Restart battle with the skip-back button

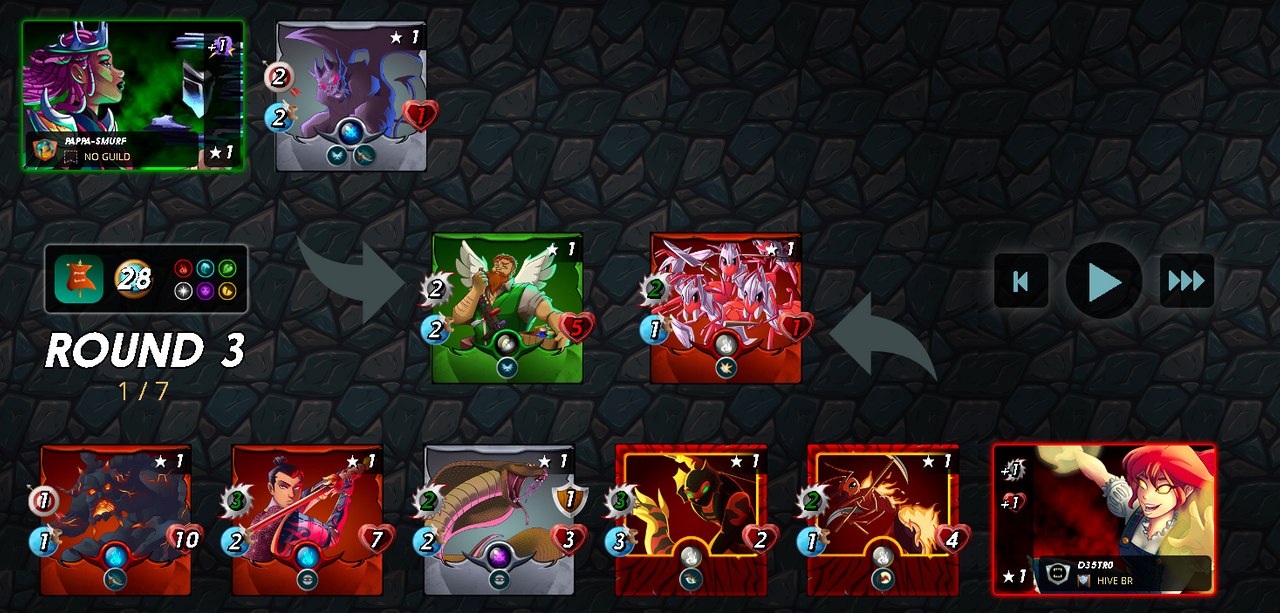[x=1021, y=281]
